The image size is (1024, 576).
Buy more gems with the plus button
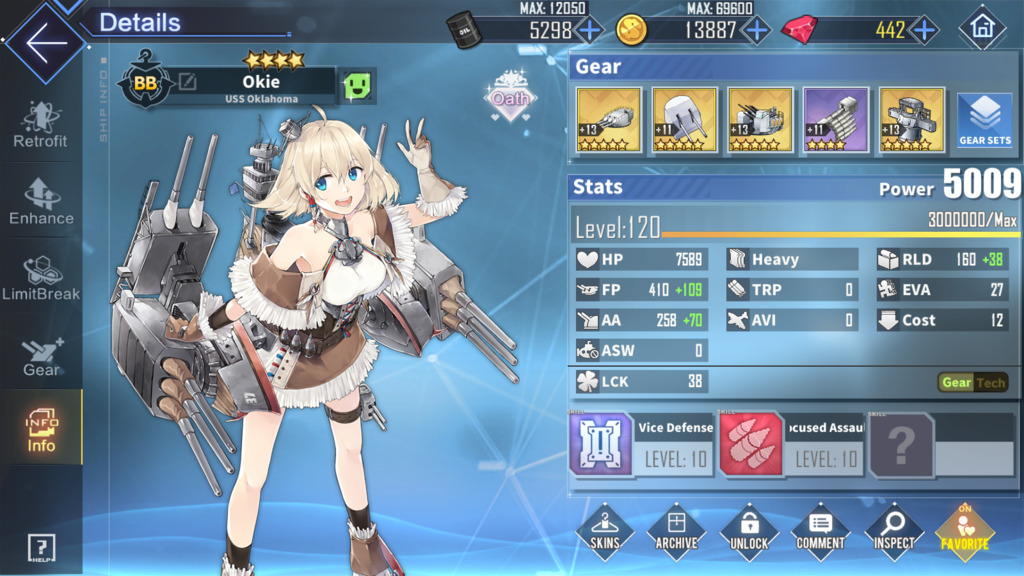925,30
